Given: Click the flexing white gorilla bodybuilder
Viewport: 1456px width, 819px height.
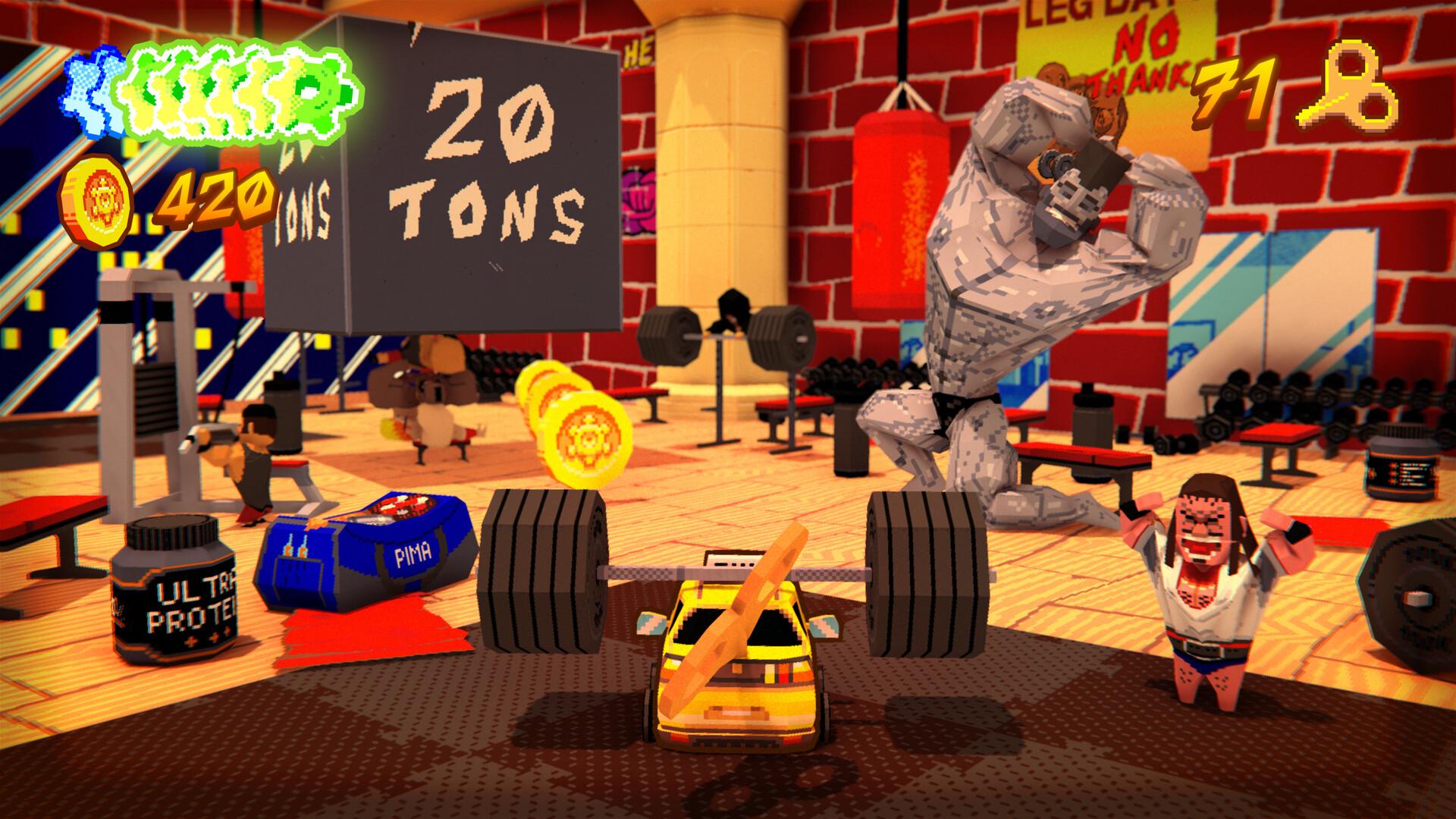Looking at the screenshot, I should coord(1009,303).
